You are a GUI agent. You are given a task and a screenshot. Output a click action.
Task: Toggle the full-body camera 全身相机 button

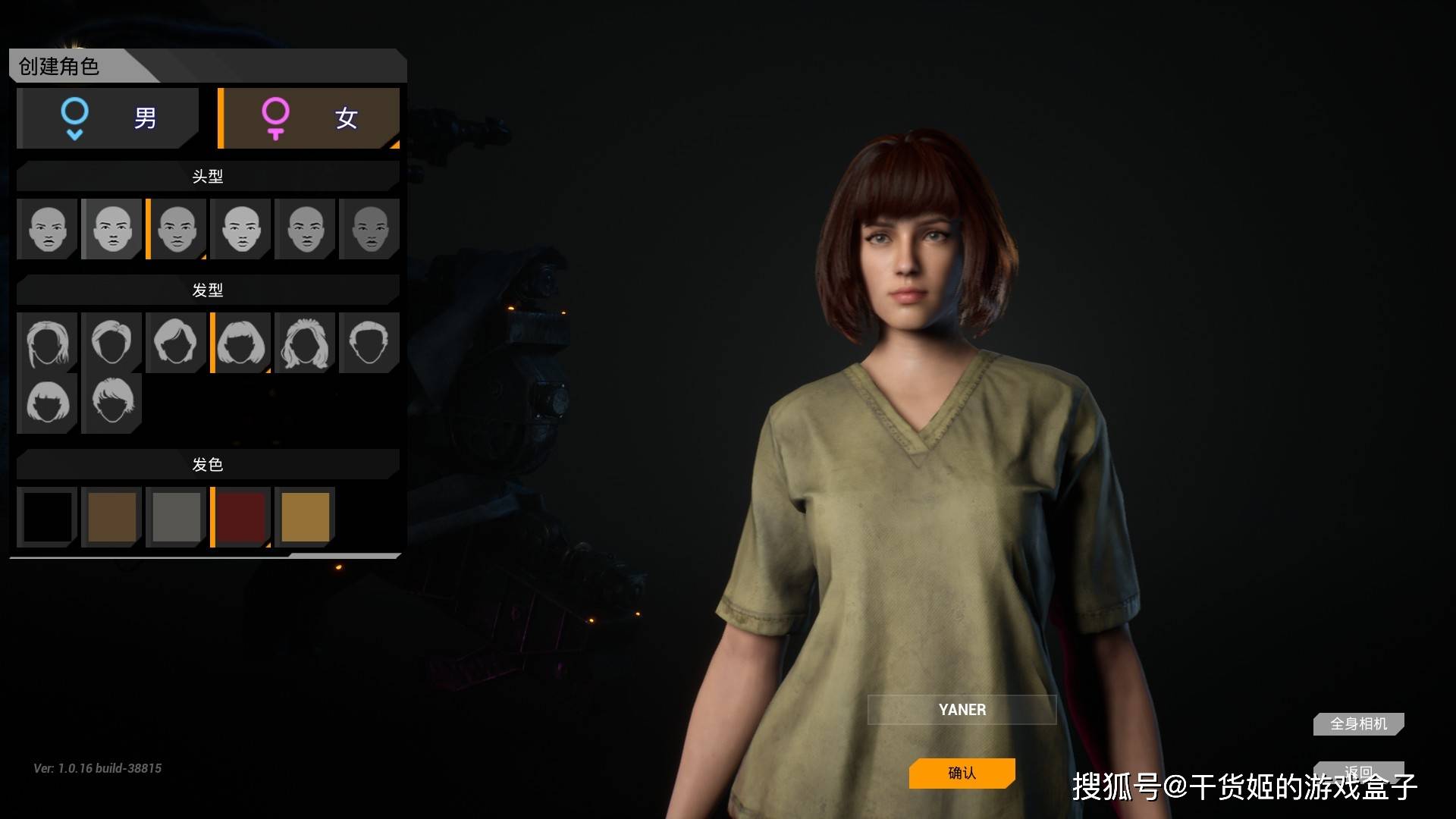coord(1358,724)
